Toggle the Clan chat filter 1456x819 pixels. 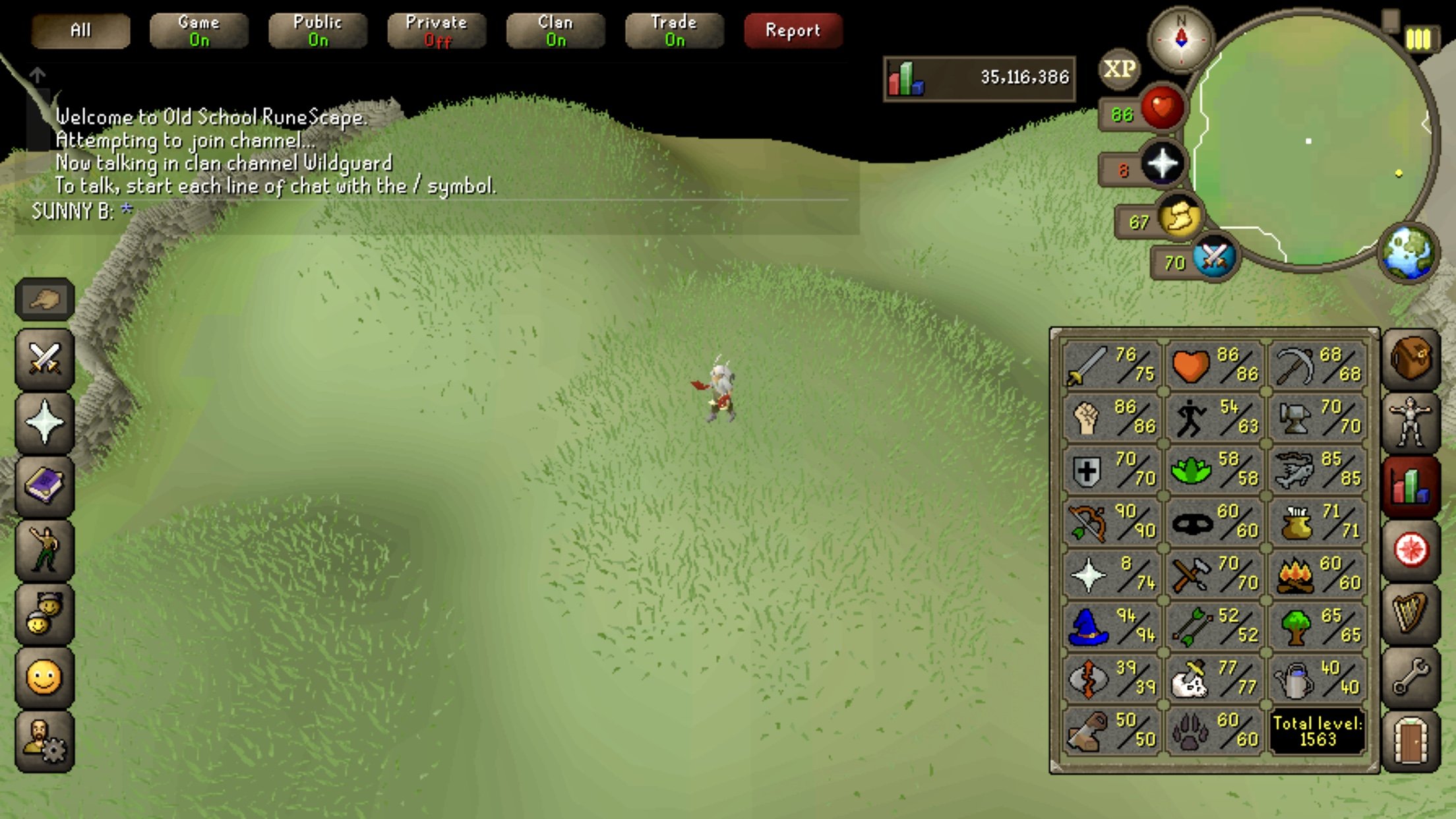click(x=555, y=30)
